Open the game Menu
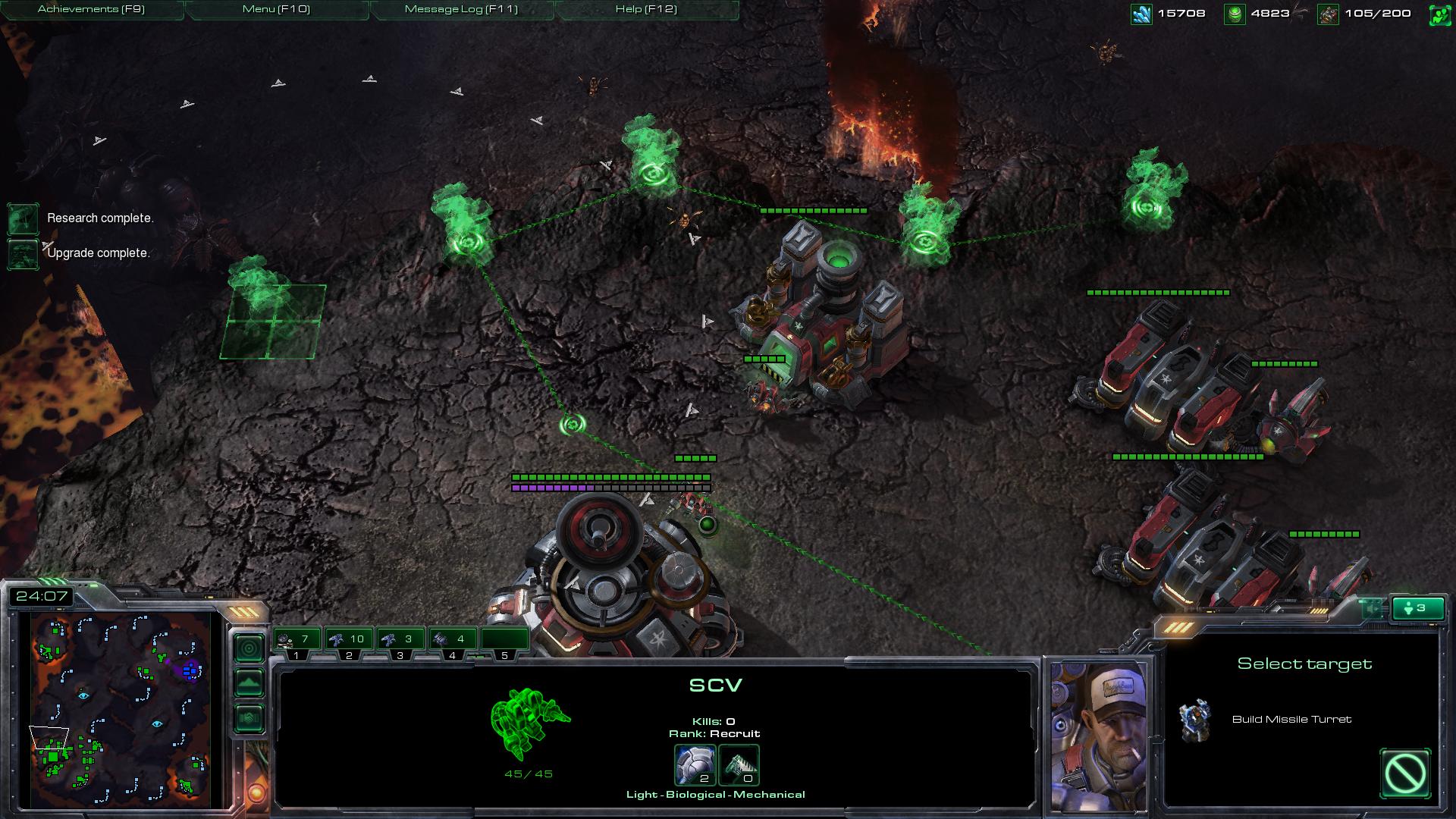 click(276, 9)
